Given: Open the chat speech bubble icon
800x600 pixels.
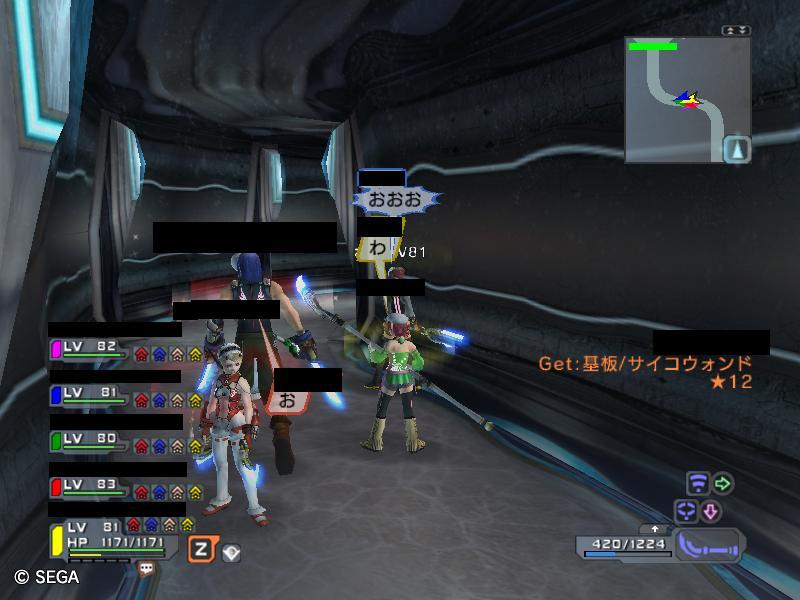Looking at the screenshot, I should 147,568.
